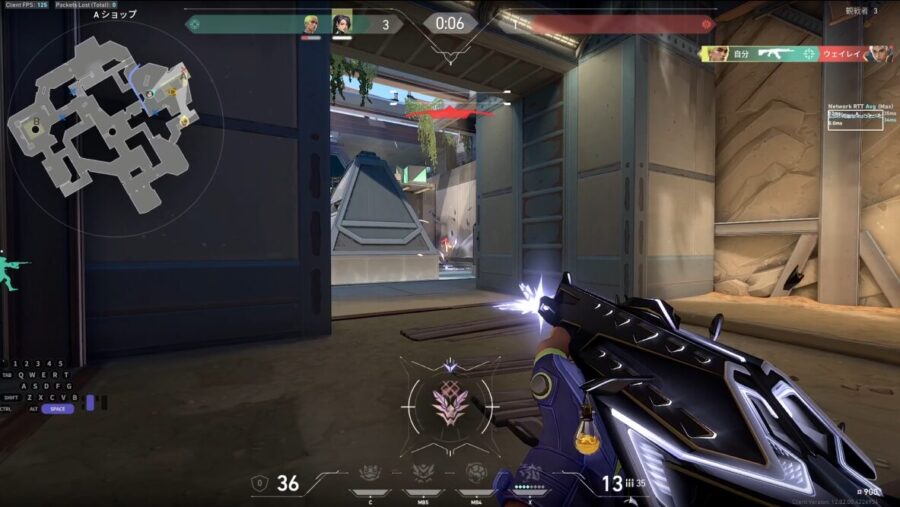
Task: Click the armor shield icon beside health
Action: click(x=260, y=484)
